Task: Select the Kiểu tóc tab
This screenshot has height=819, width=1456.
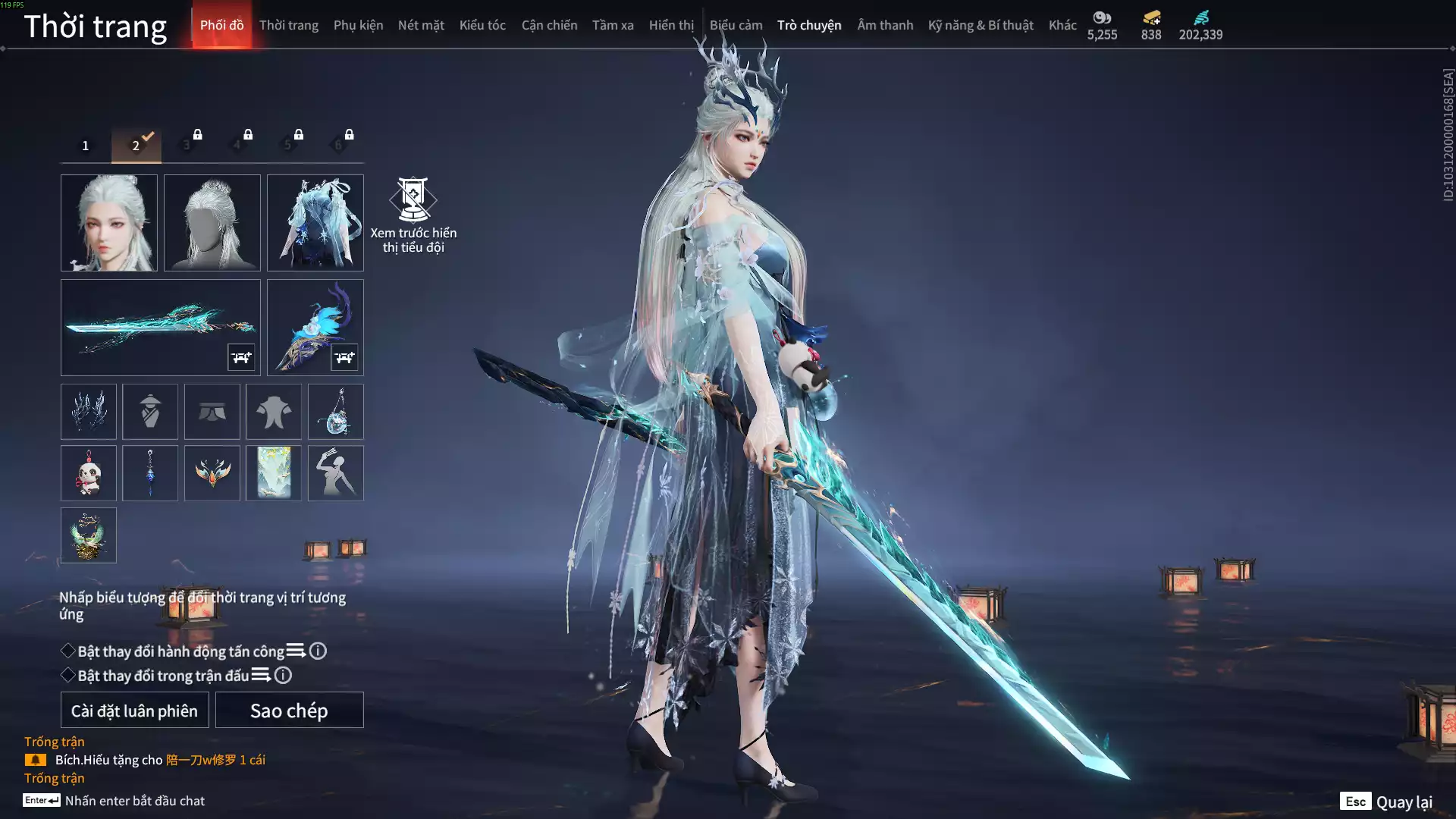Action: 482,25
